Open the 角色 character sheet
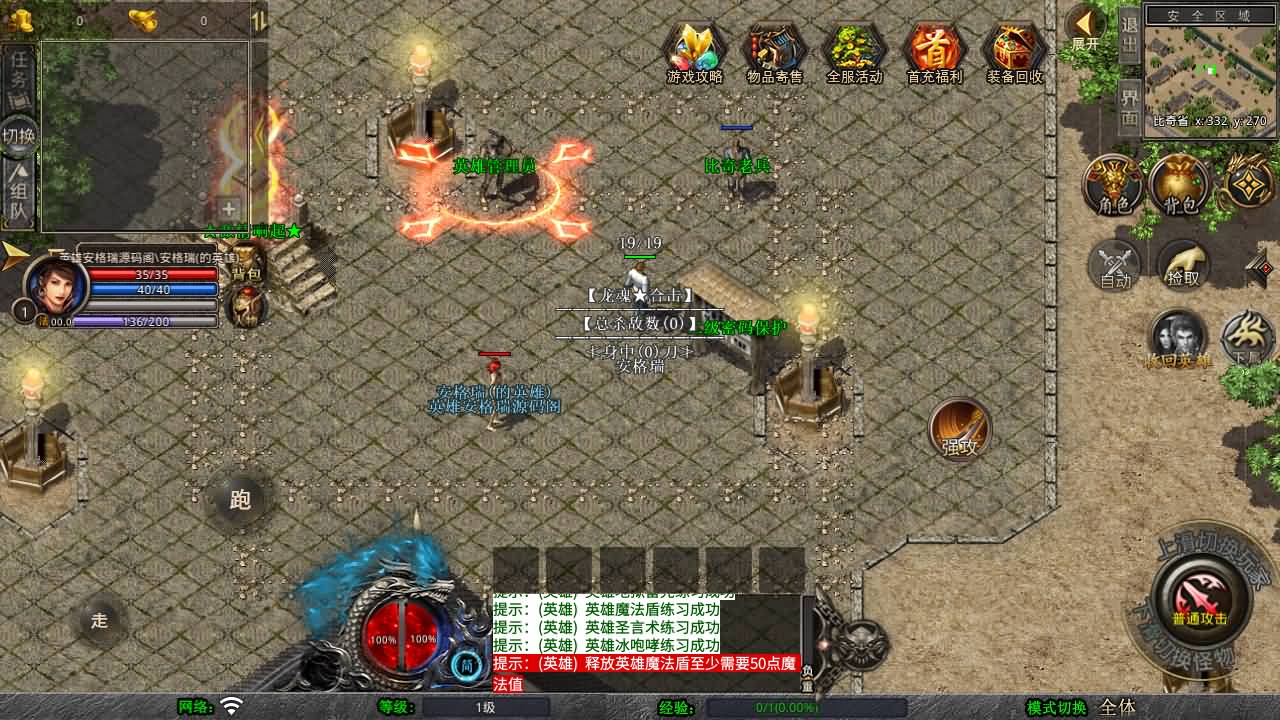The height and width of the screenshot is (720, 1280). (1114, 184)
